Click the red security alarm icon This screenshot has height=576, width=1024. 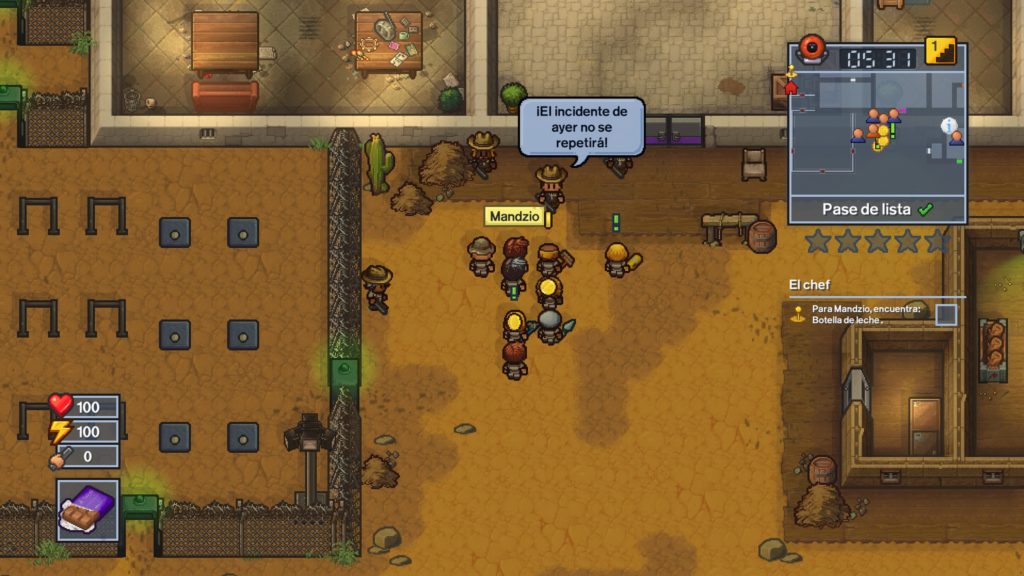tap(811, 49)
